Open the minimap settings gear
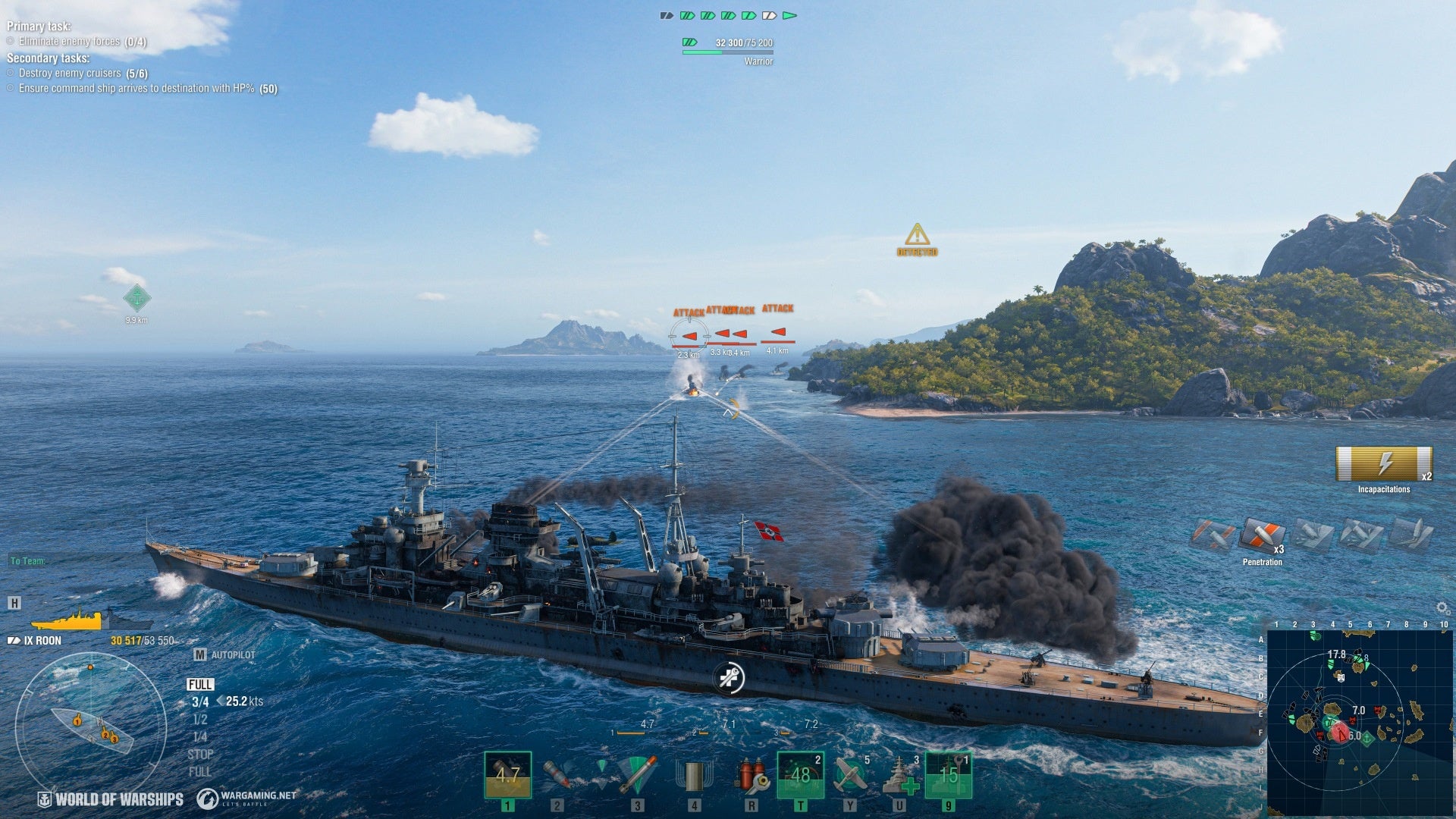This screenshot has width=1456, height=819. [x=1442, y=608]
